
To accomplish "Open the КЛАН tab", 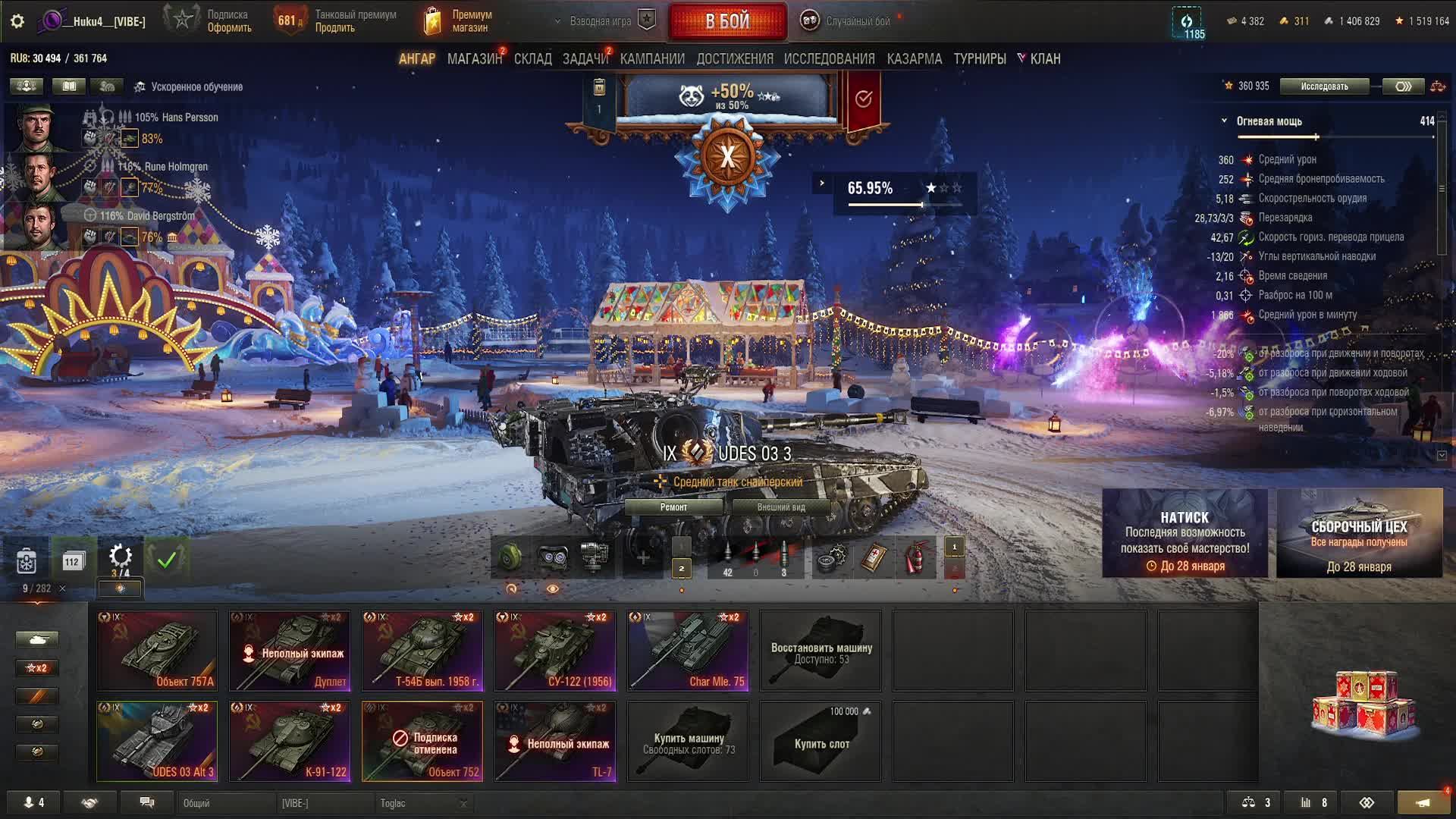I will [1044, 59].
